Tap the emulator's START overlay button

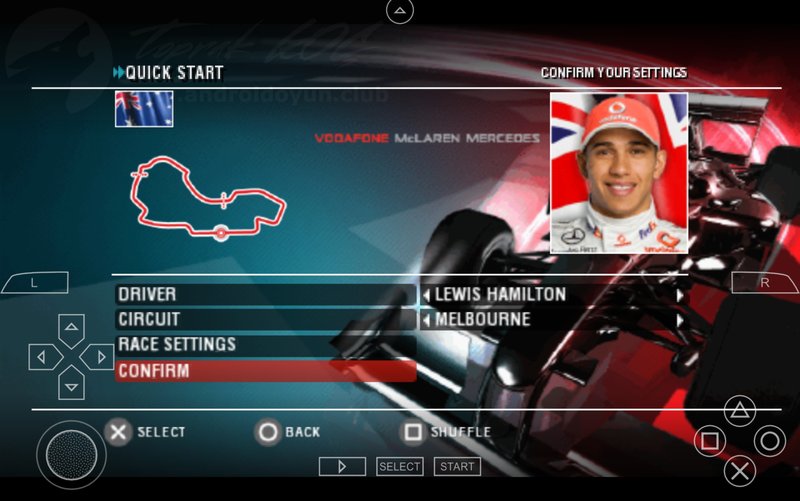[457, 466]
